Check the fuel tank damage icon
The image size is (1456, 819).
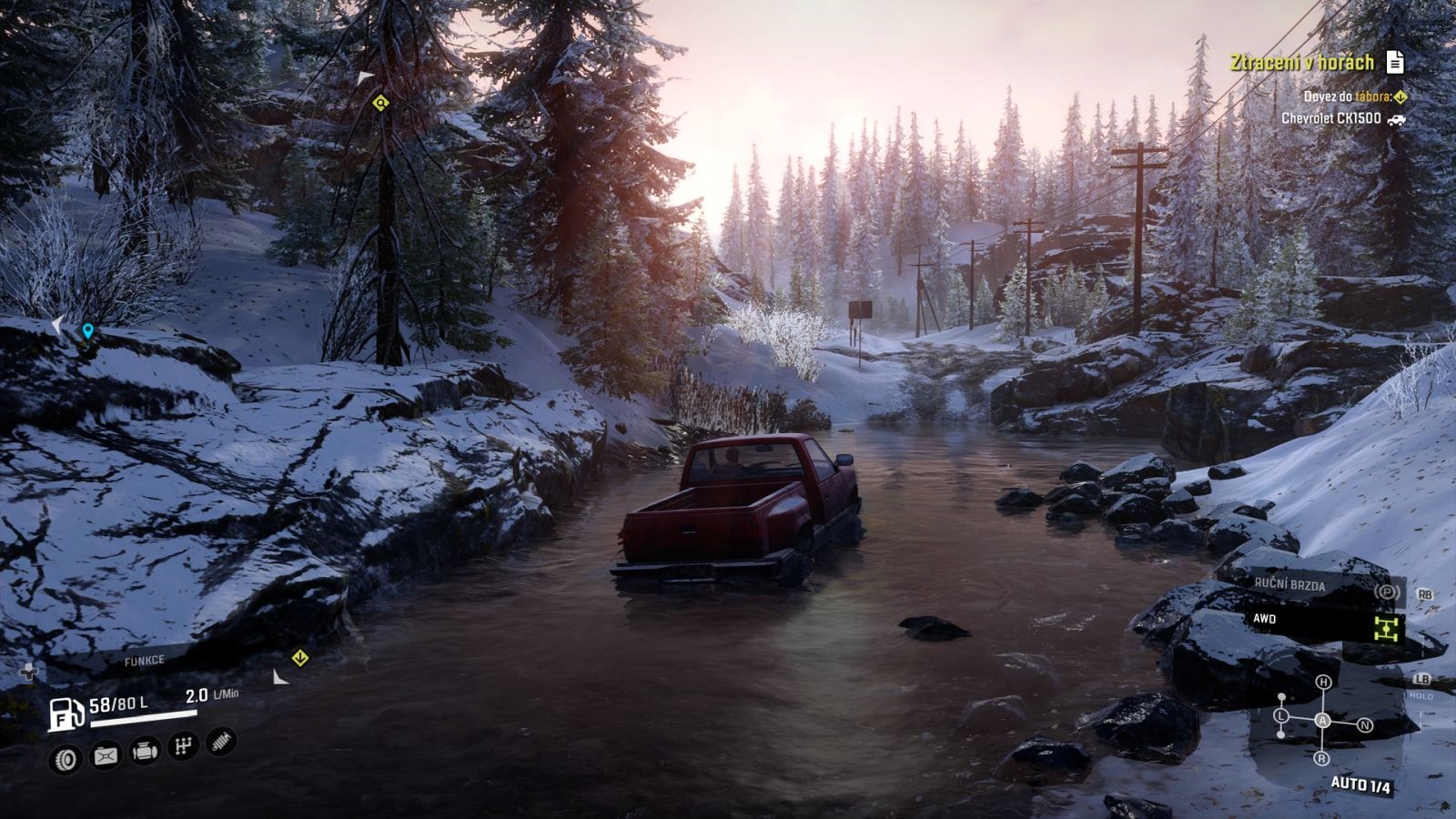tap(106, 755)
